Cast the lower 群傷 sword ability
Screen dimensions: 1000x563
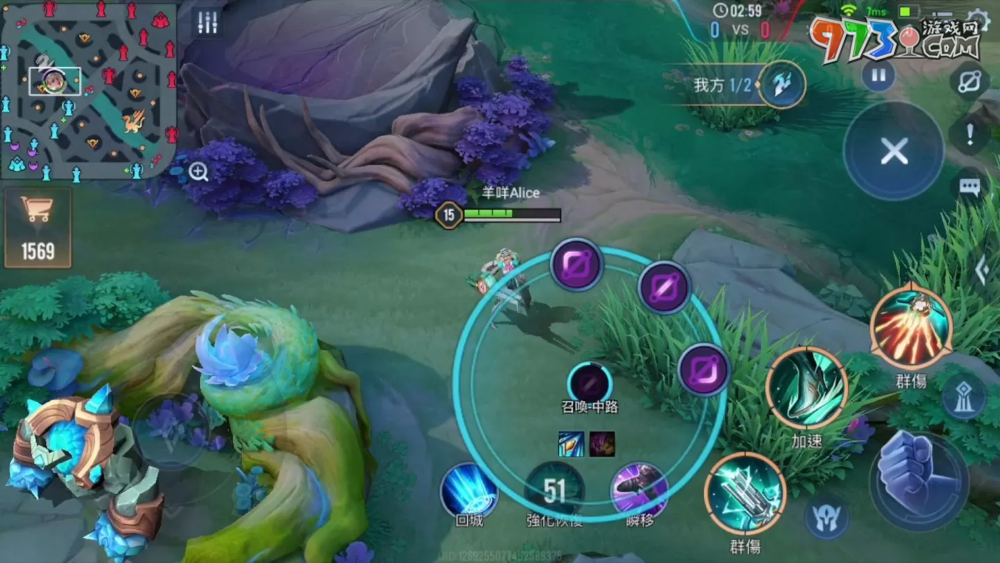click(744, 493)
